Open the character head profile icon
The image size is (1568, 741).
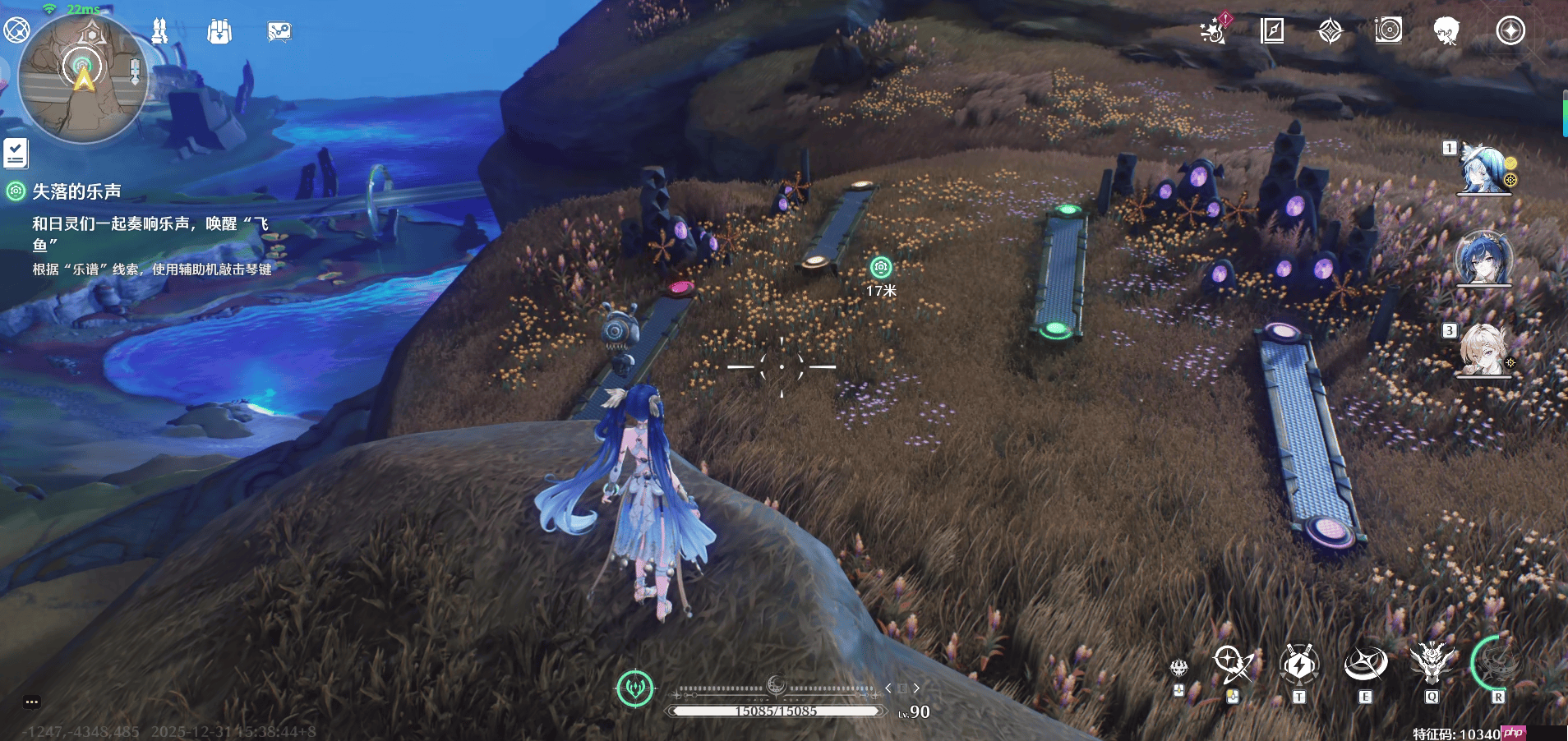[x=1446, y=31]
